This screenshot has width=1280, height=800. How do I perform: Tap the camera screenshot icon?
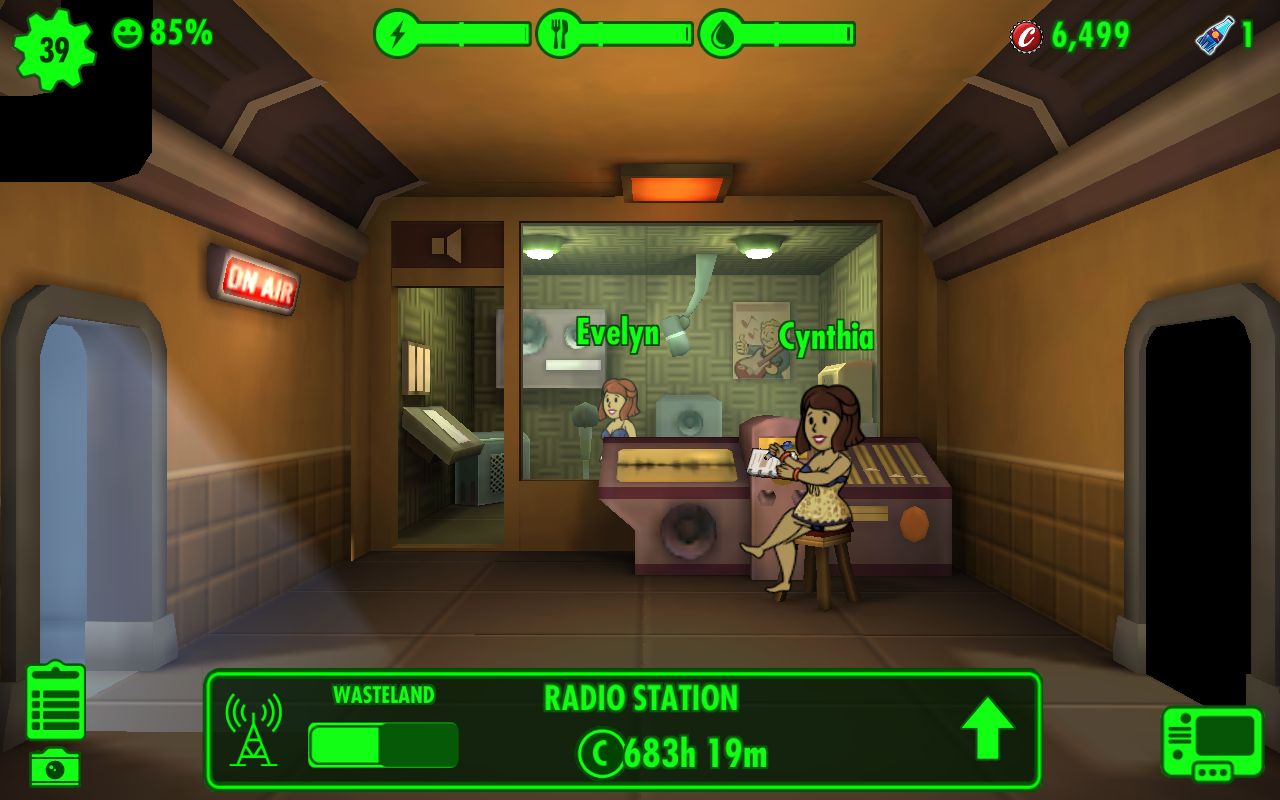tap(55, 767)
